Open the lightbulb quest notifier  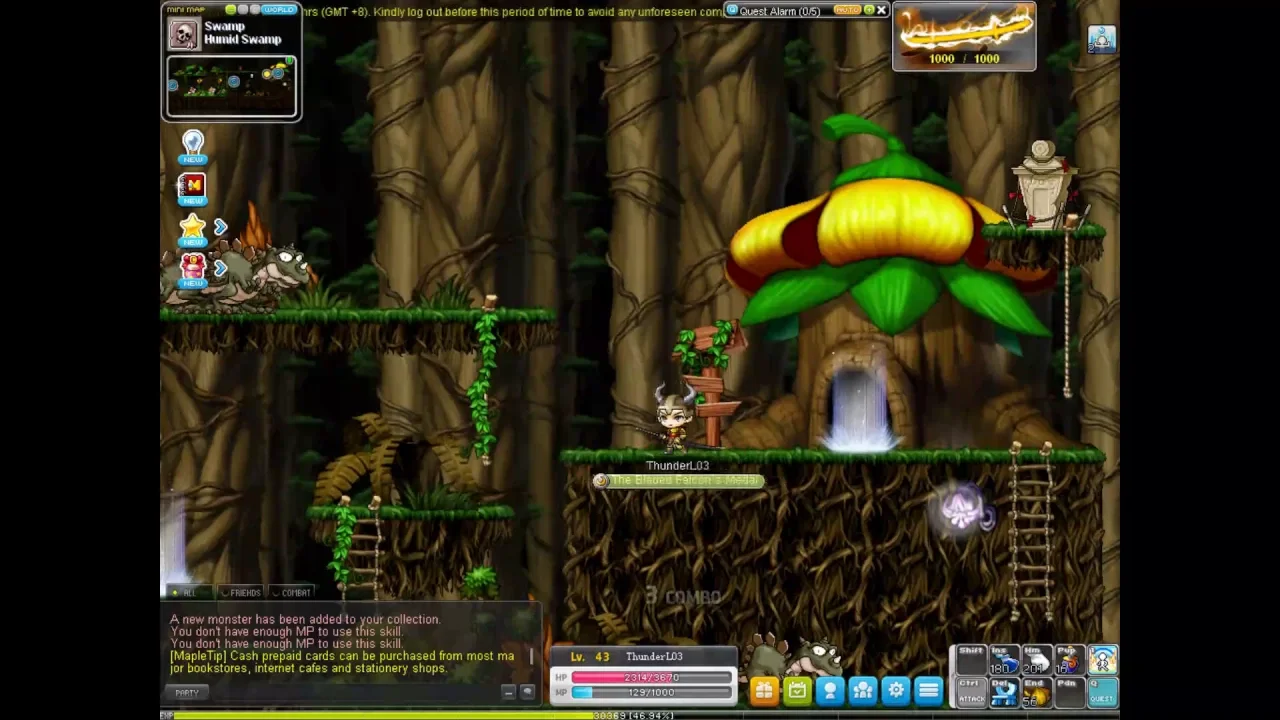coord(193,146)
